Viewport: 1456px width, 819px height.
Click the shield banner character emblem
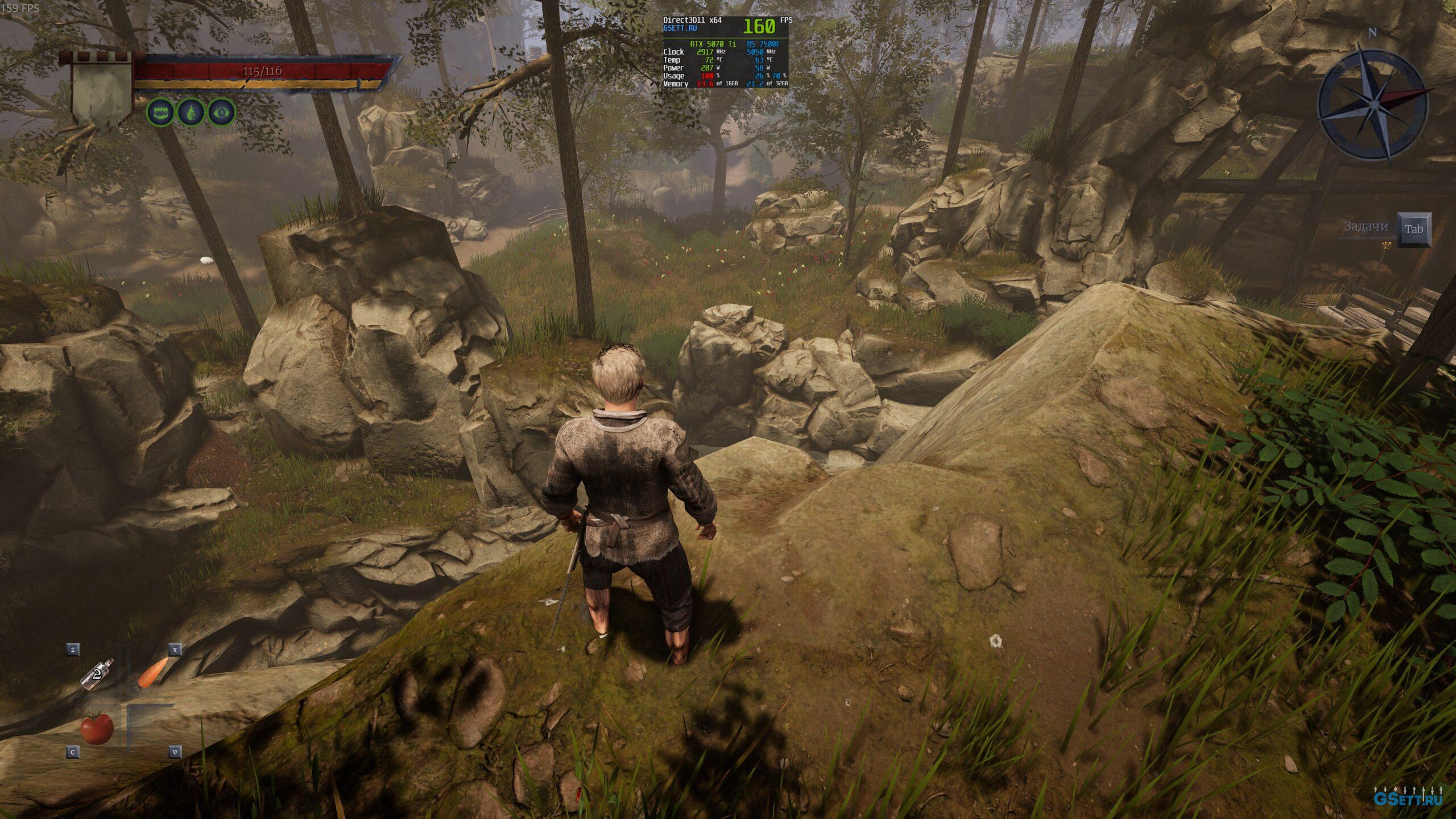(x=101, y=91)
